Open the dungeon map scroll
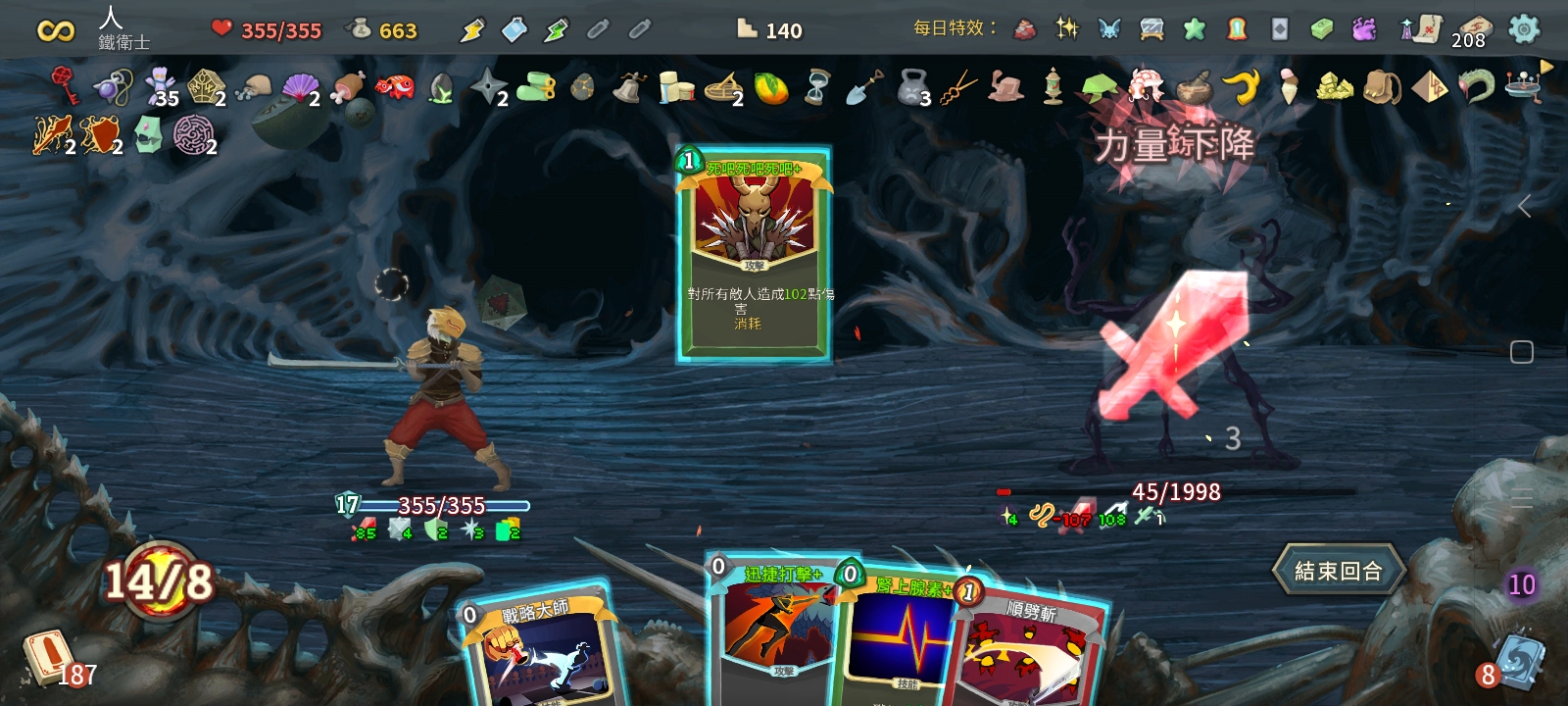1568x706 pixels. click(x=1421, y=29)
